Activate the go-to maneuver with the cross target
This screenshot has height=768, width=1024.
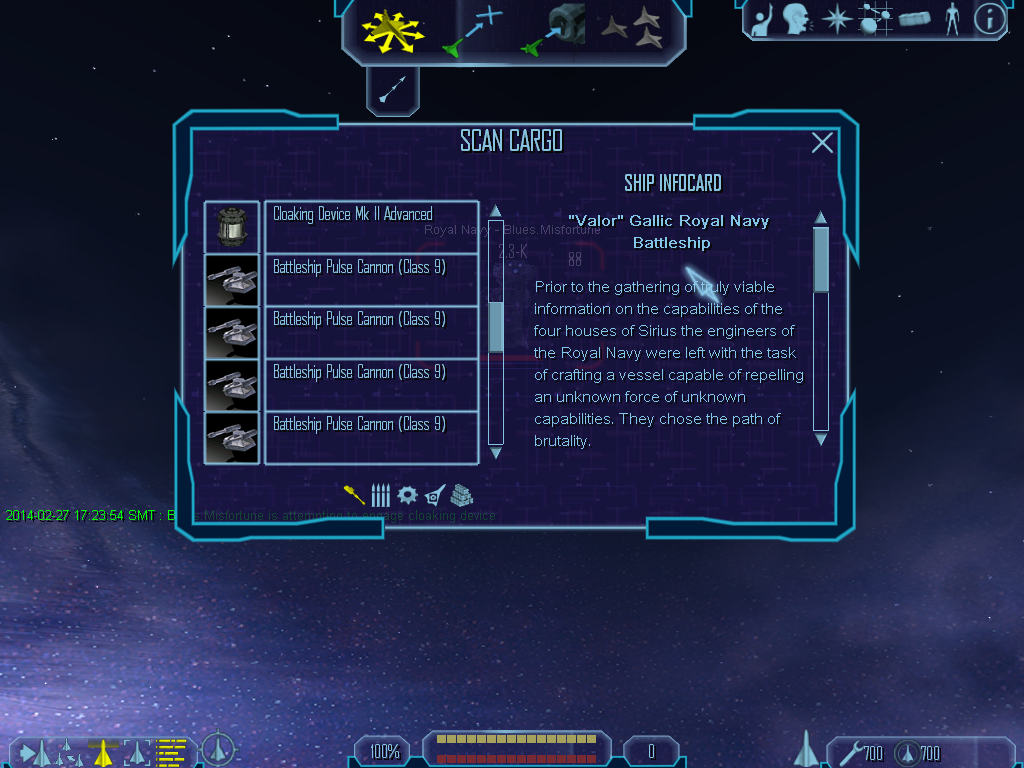pos(473,29)
